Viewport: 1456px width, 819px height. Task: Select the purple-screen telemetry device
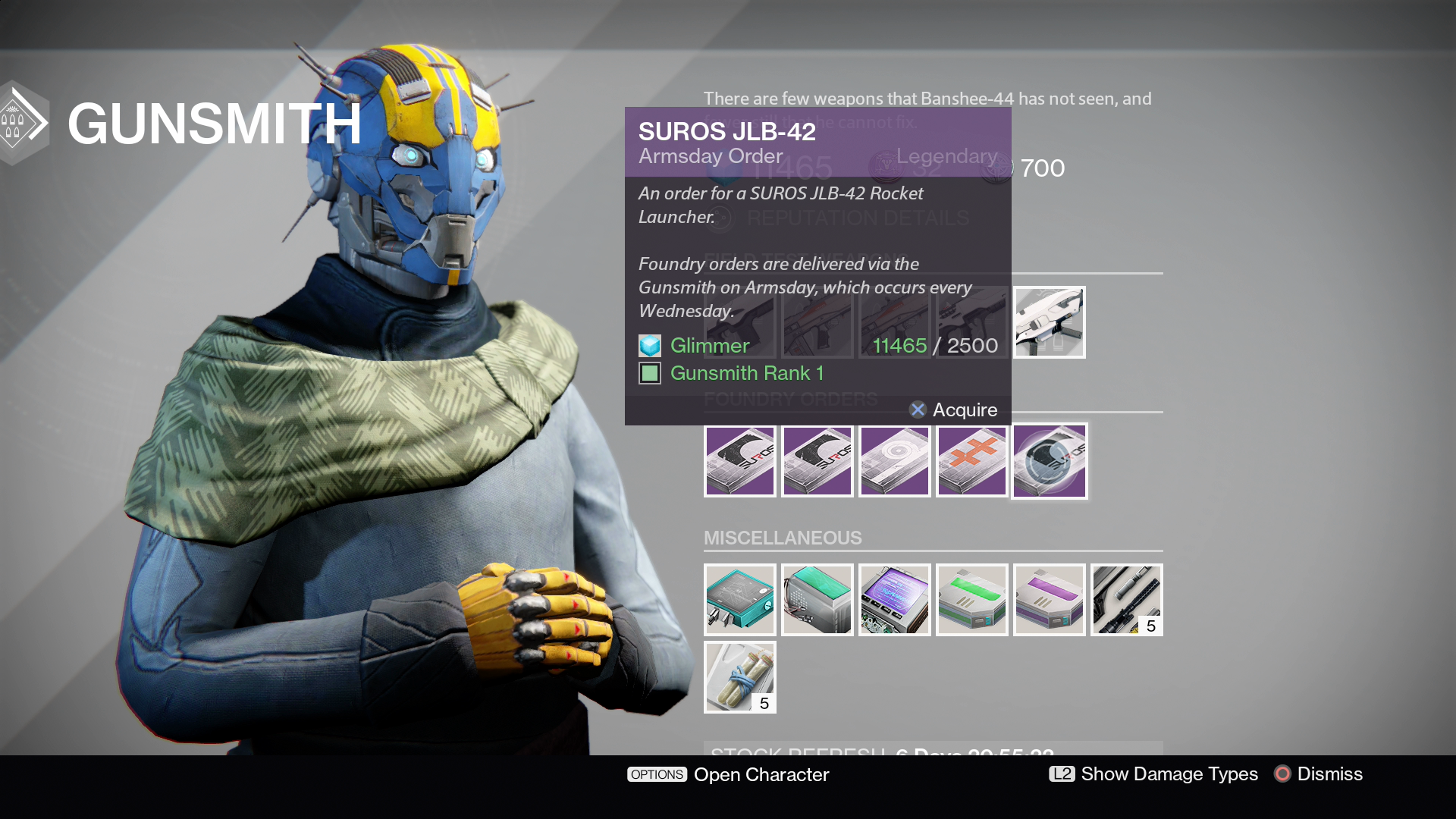pyautogui.click(x=894, y=600)
